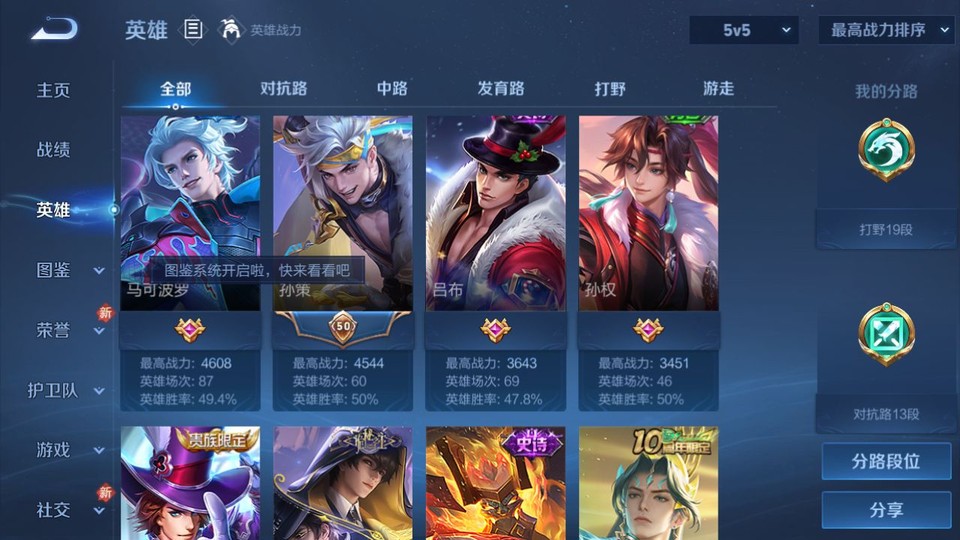Screen dimensions: 960x540
Task: Select the 孙权 hero card
Action: point(648,215)
